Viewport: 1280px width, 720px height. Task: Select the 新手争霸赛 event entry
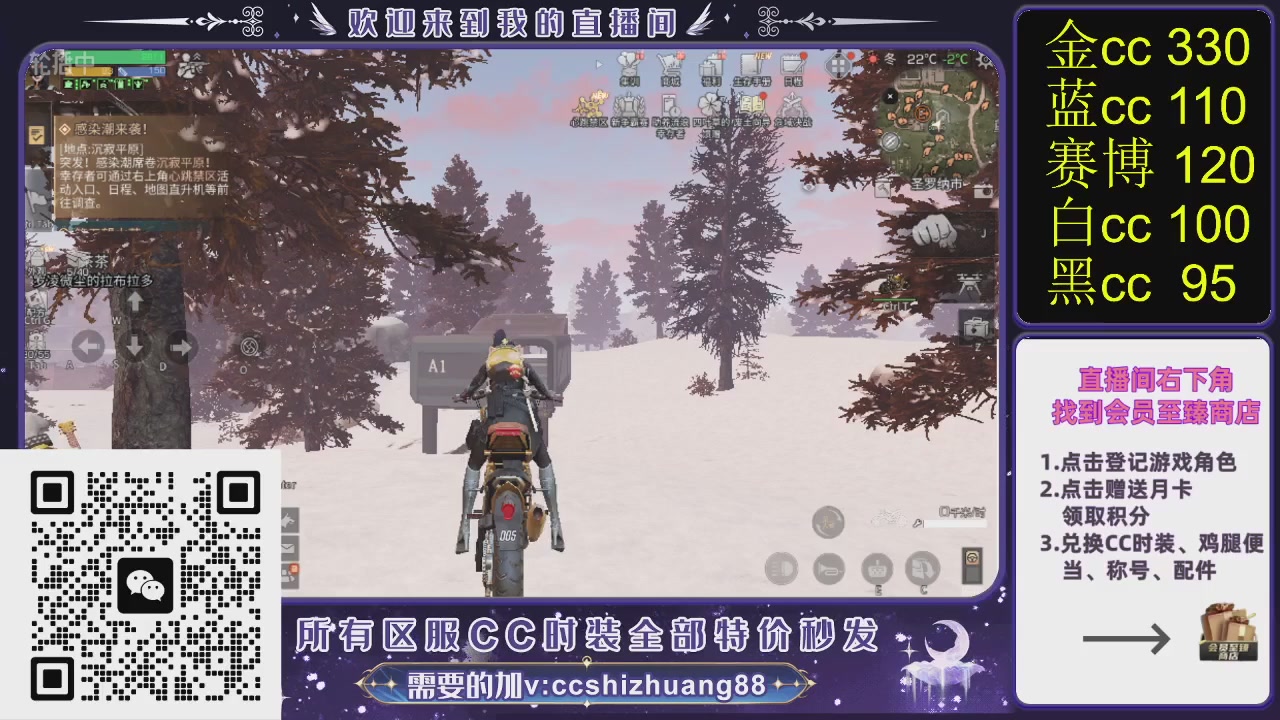628,104
